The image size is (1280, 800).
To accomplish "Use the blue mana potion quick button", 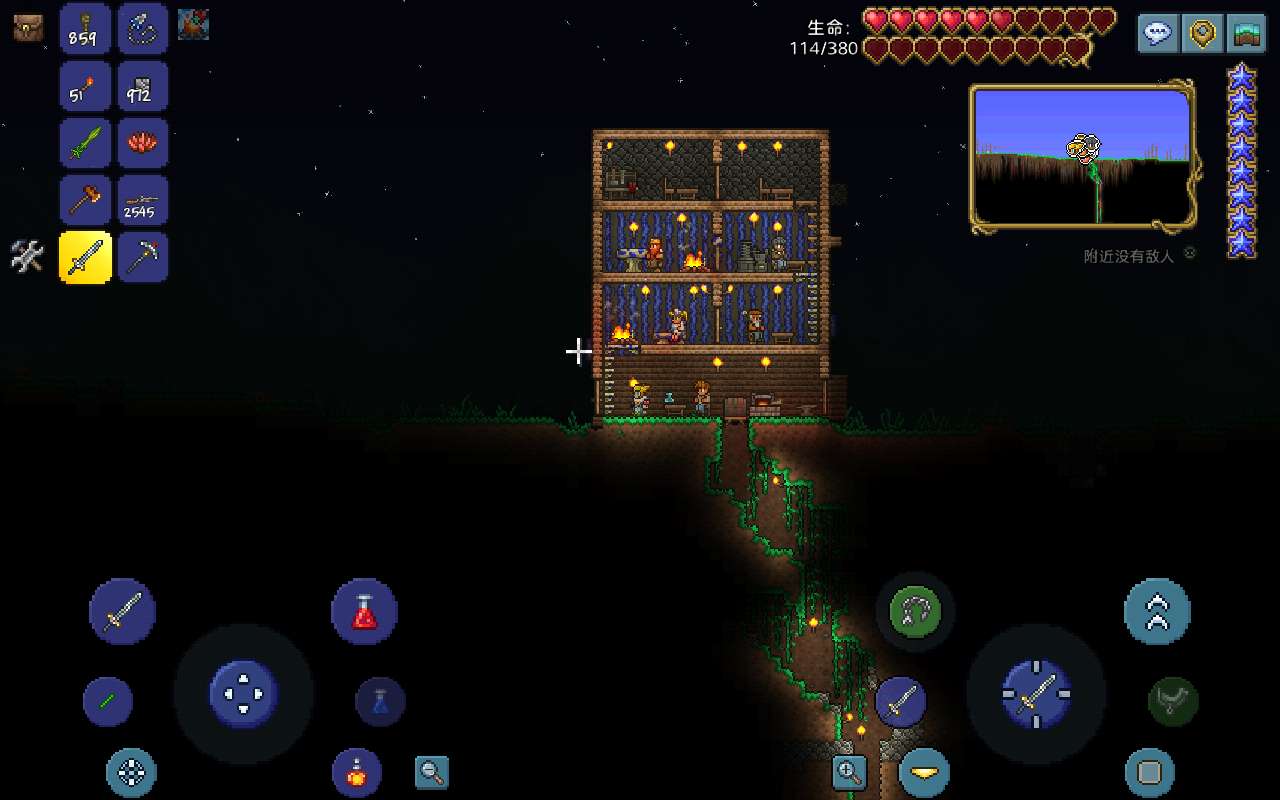I will (380, 701).
